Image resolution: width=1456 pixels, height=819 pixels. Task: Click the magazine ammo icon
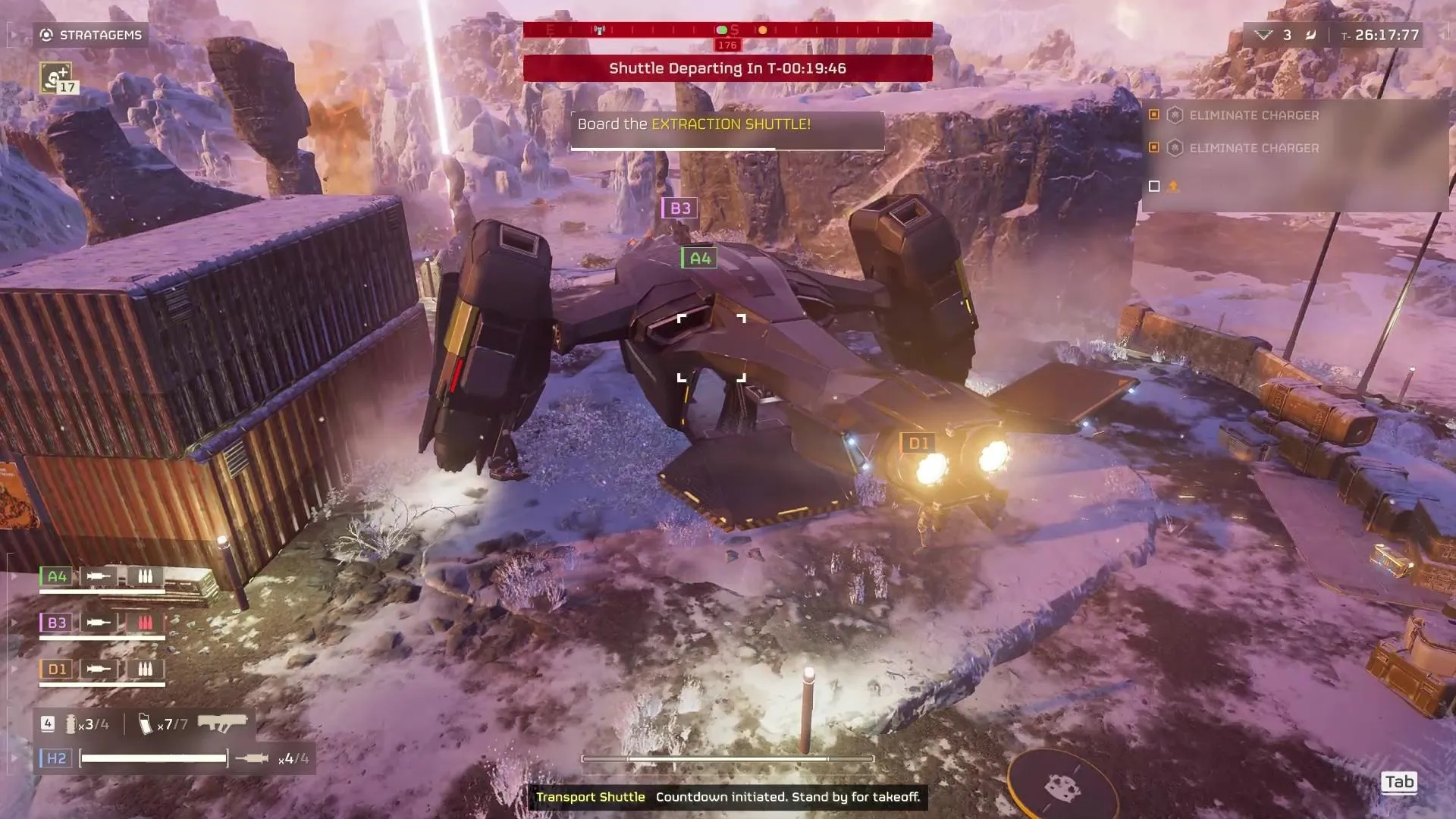146,724
